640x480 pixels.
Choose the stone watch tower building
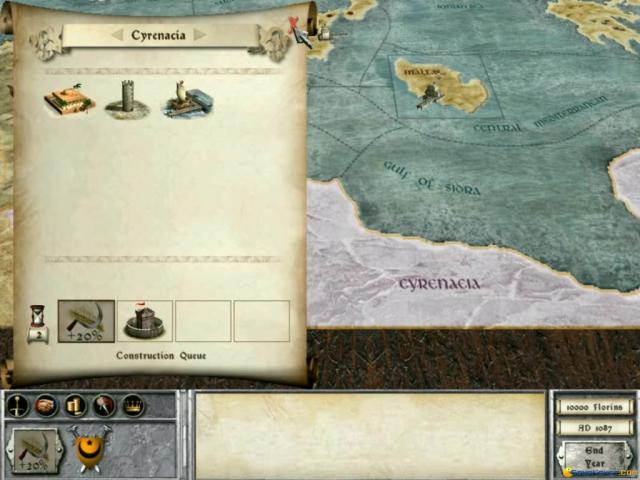[127, 99]
